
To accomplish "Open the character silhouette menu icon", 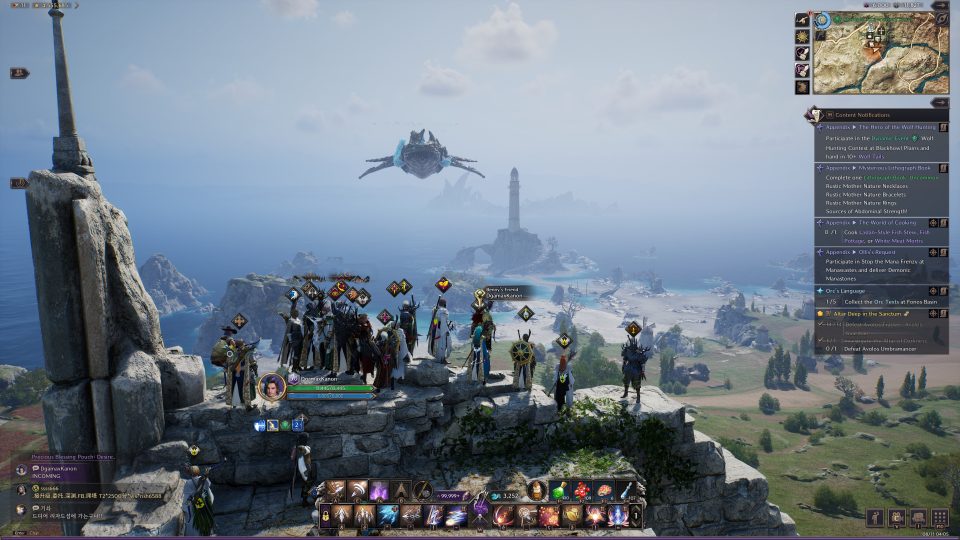I will [x=875, y=517].
